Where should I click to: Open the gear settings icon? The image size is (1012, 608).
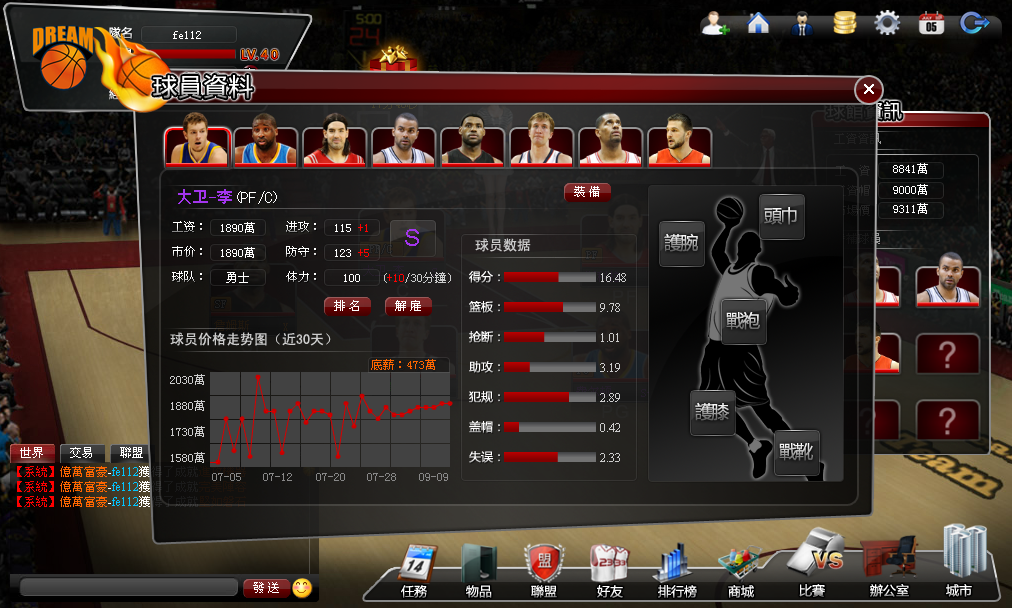click(x=887, y=23)
